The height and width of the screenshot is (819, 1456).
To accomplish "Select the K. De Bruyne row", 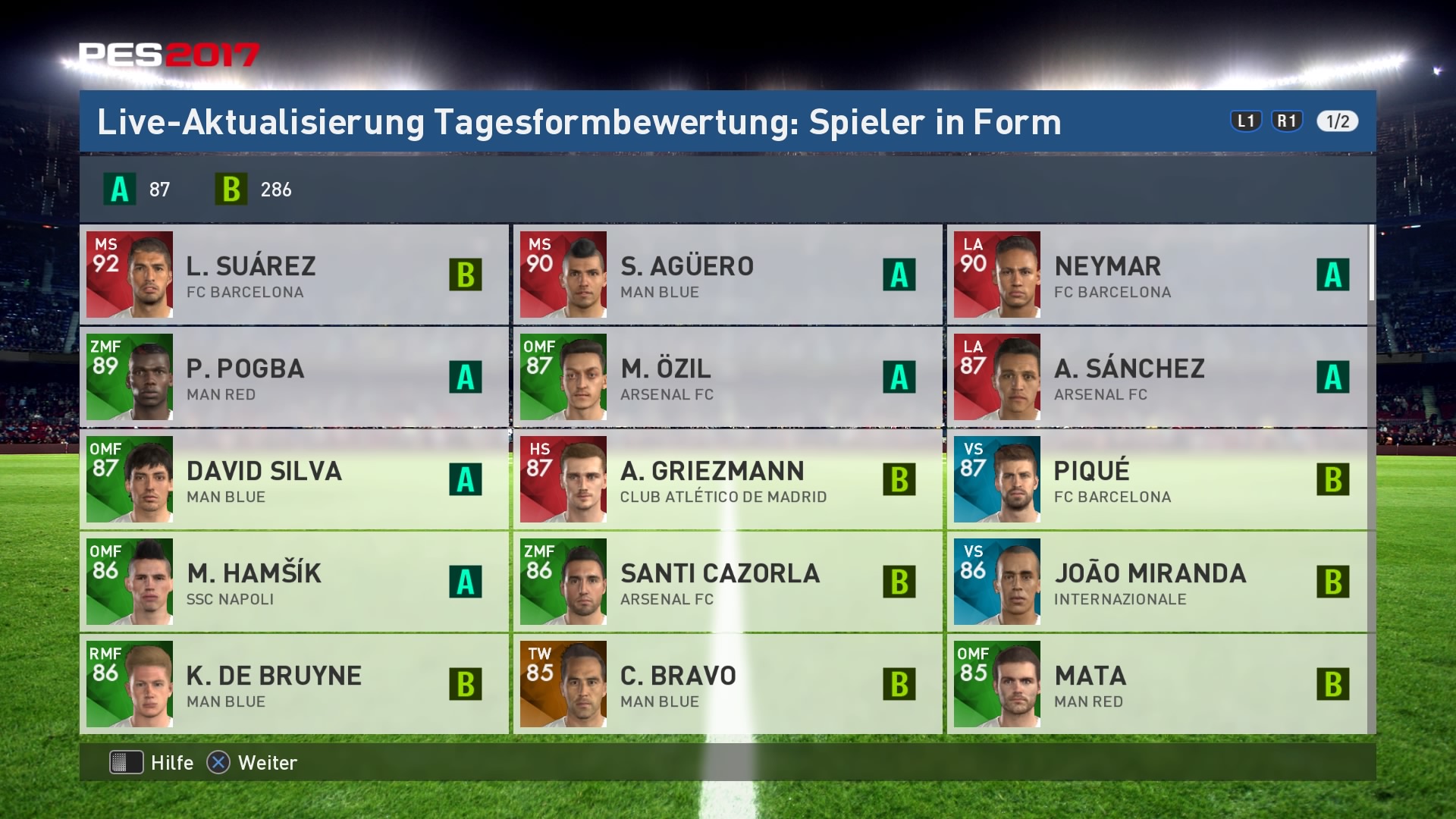I will click(x=294, y=684).
